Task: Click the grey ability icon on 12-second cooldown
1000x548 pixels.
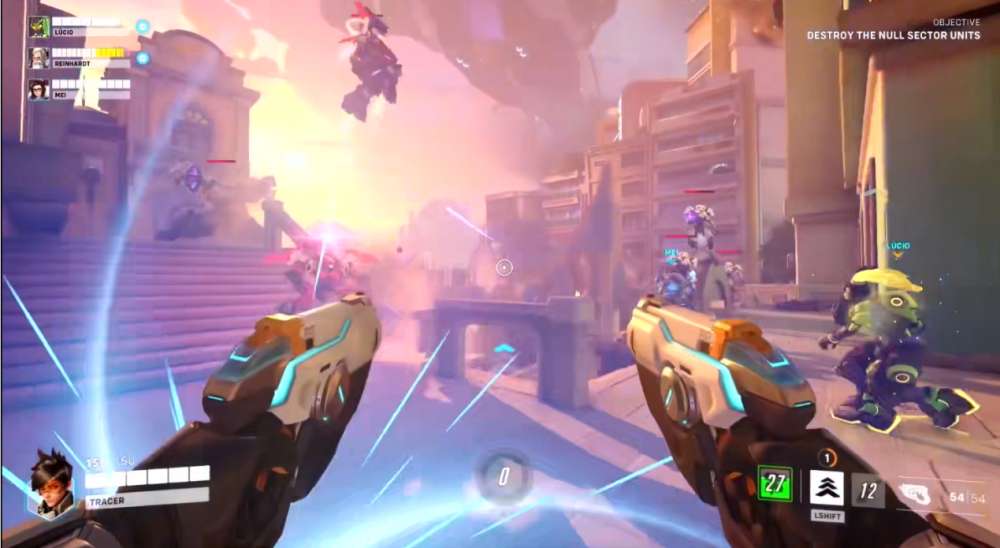Action: (868, 488)
